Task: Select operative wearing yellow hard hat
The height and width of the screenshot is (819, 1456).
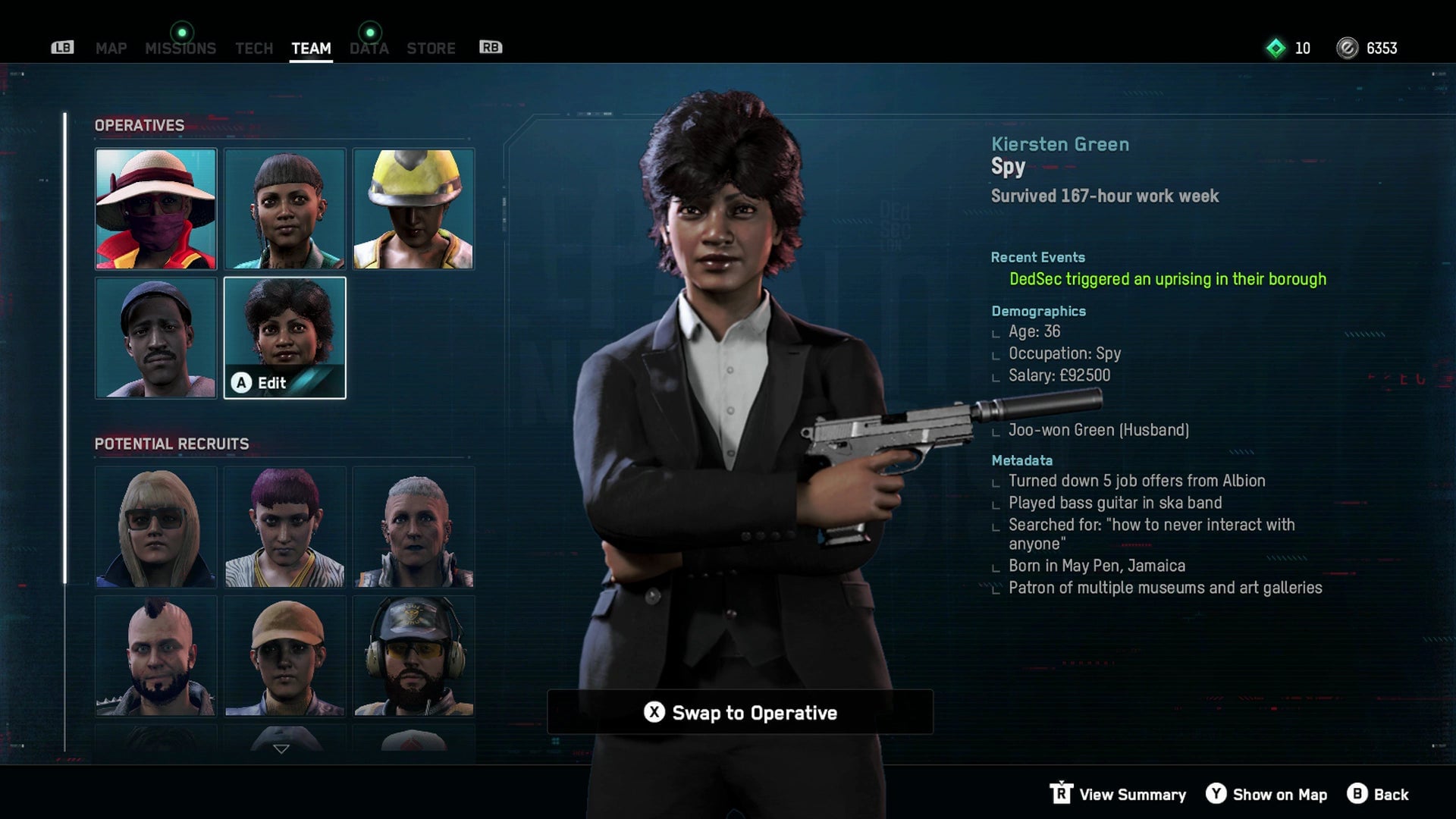Action: pos(413,209)
